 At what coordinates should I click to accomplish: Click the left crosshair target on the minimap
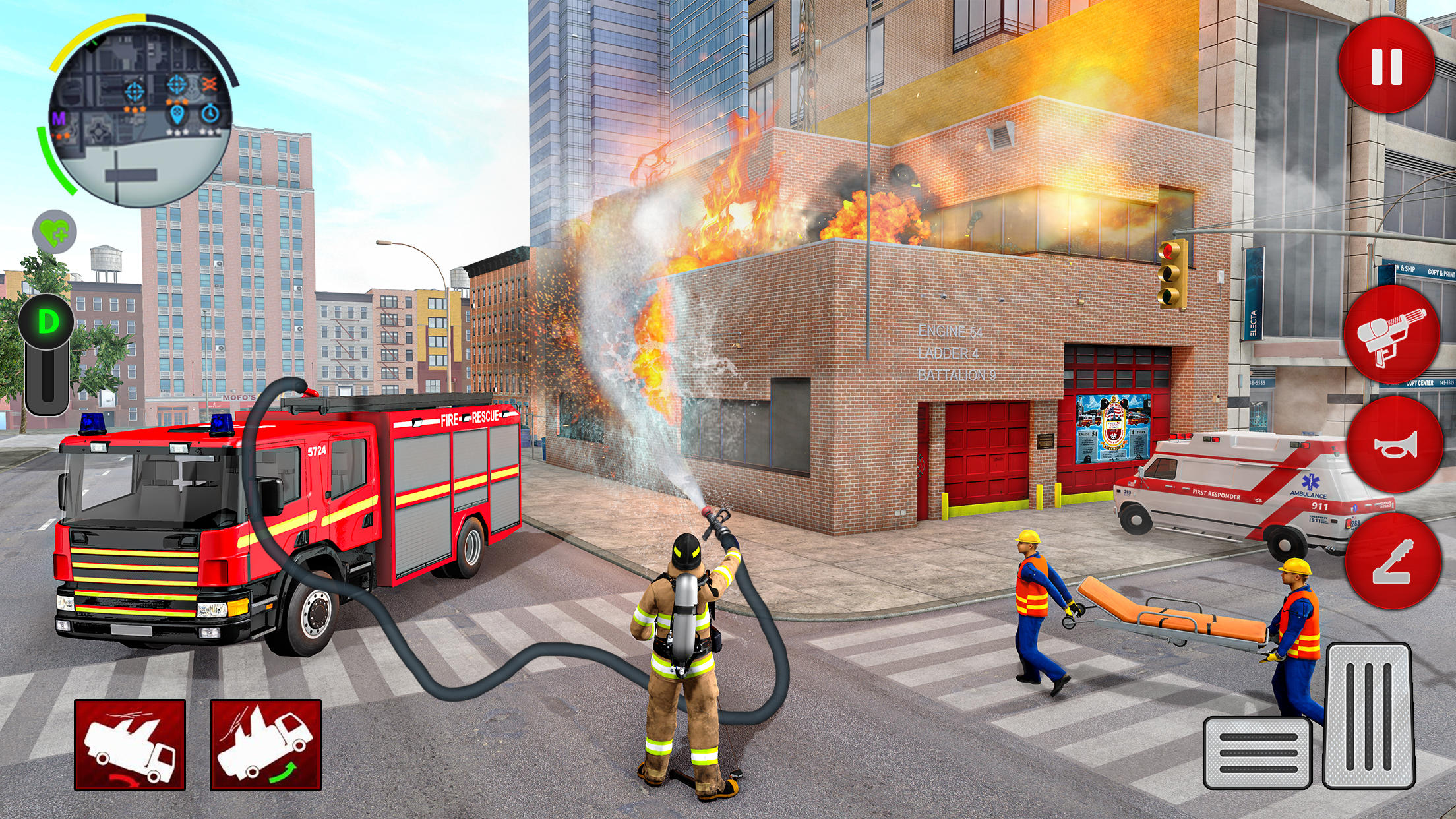pyautogui.click(x=134, y=92)
